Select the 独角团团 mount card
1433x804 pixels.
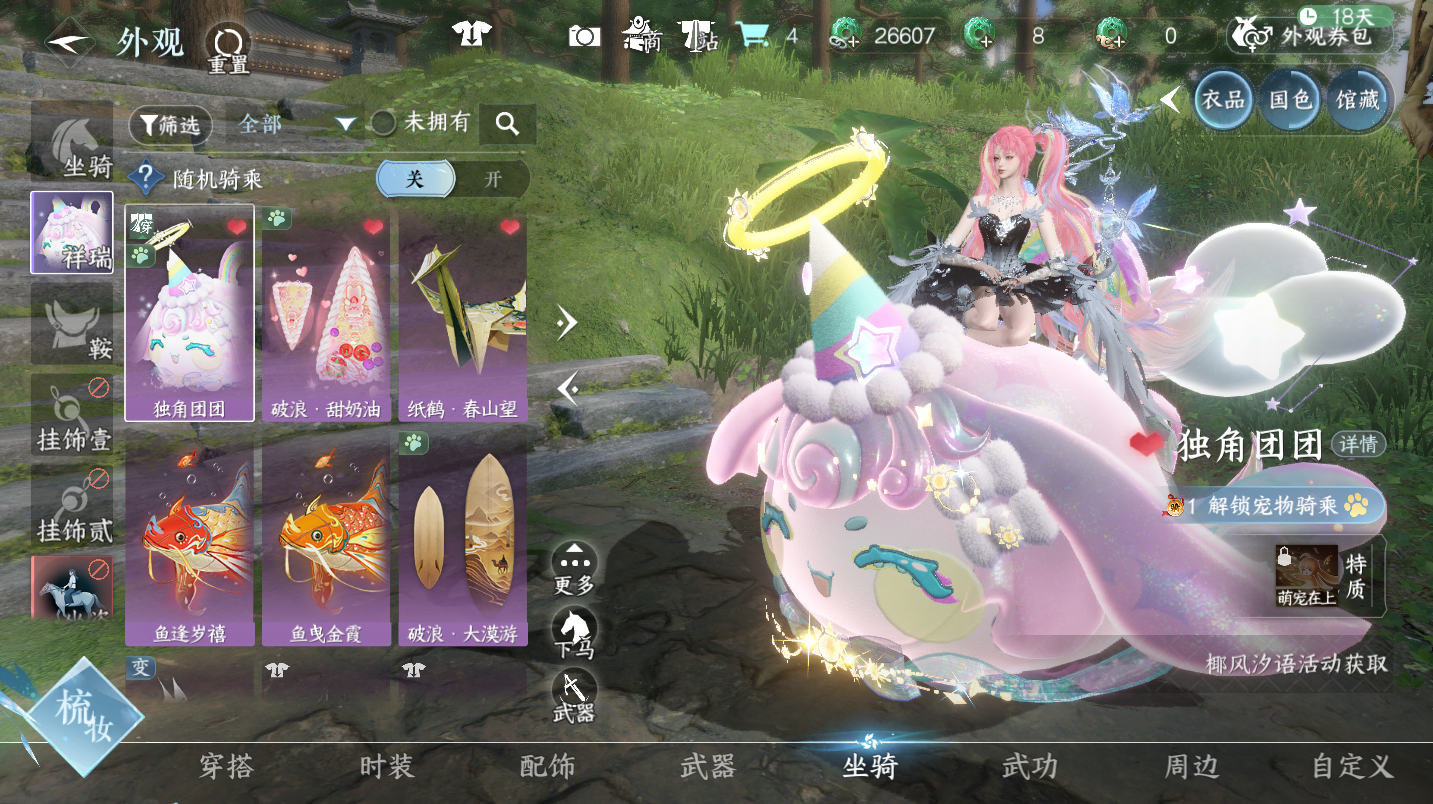(x=189, y=313)
